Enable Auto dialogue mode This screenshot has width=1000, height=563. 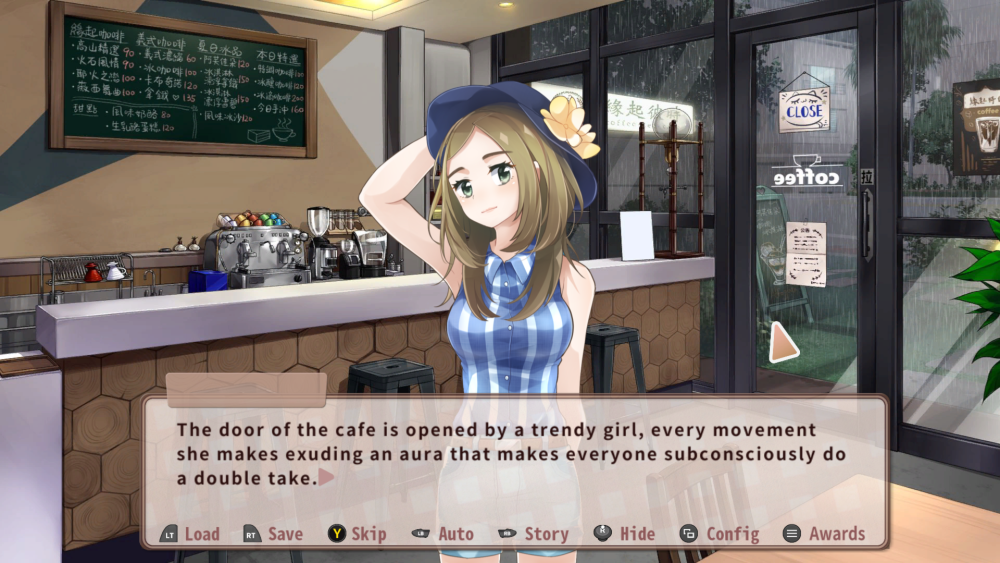pyautogui.click(x=443, y=534)
